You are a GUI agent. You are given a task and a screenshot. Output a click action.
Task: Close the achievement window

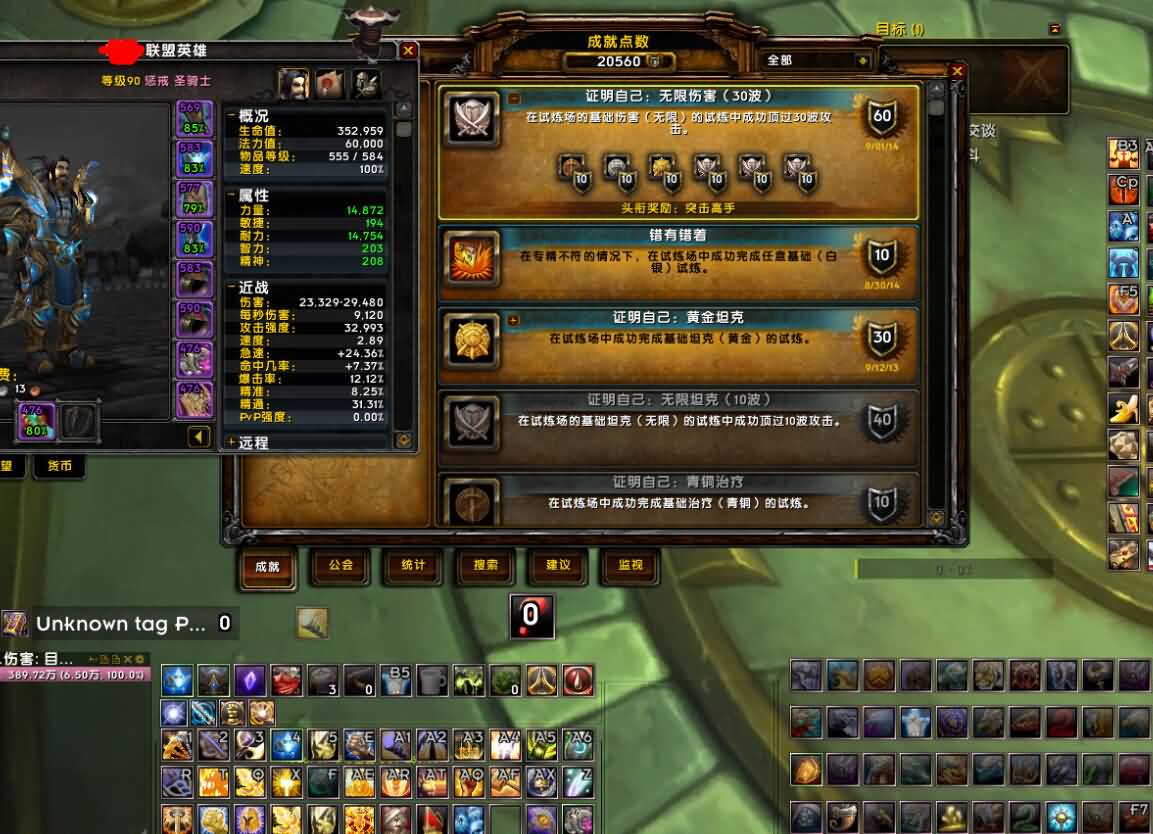[x=957, y=71]
